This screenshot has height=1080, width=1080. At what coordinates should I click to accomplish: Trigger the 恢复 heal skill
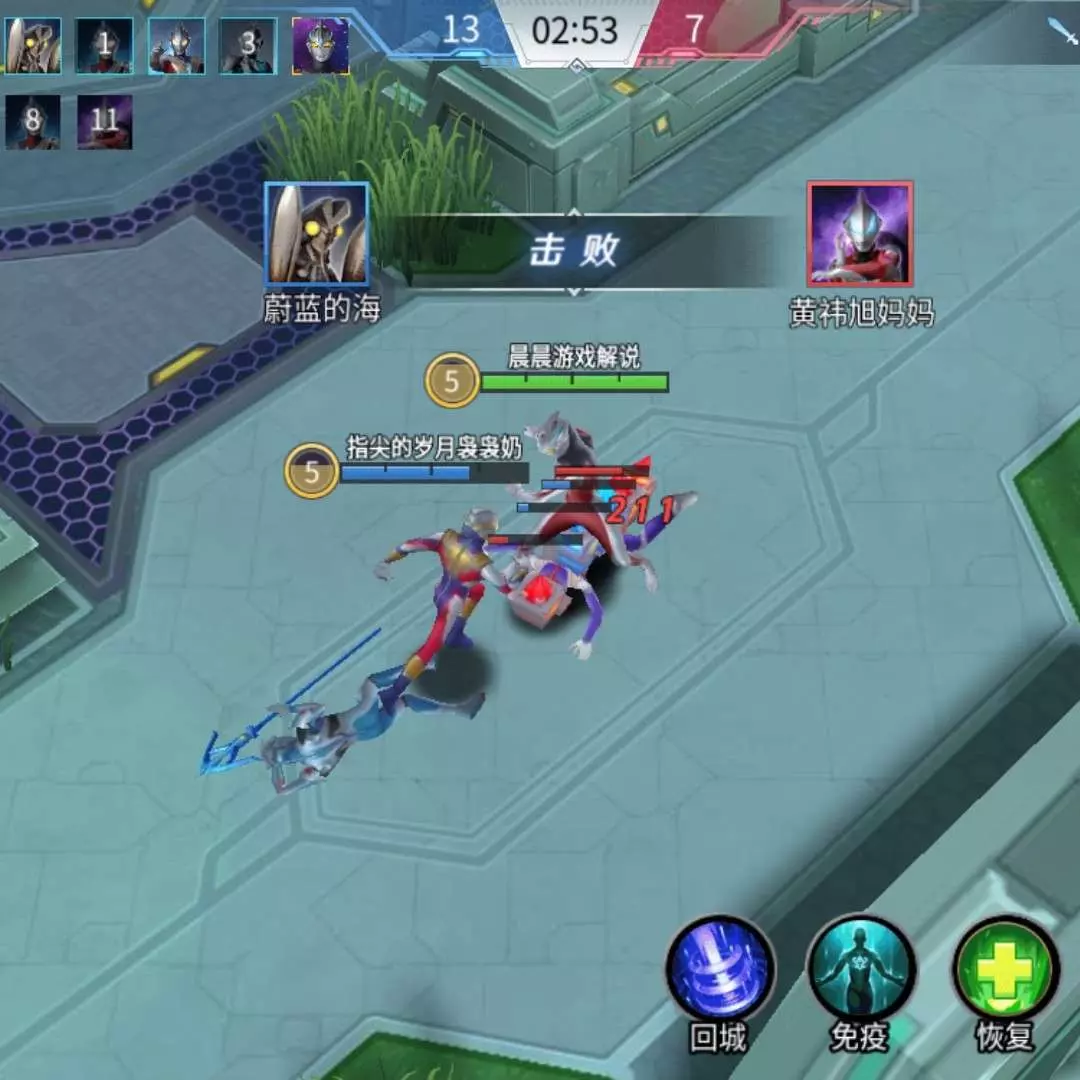click(x=1005, y=968)
